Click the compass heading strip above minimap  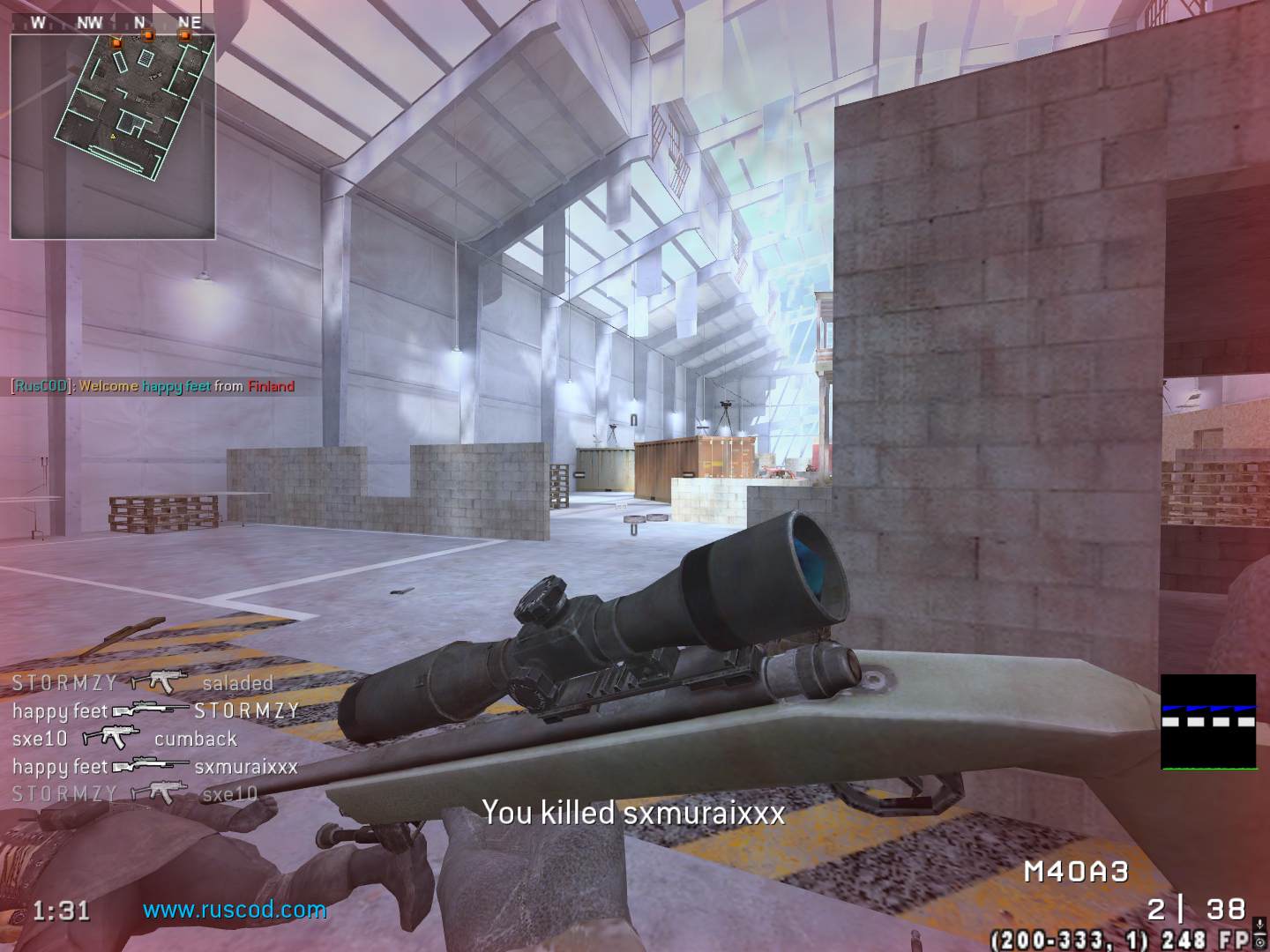(113, 23)
